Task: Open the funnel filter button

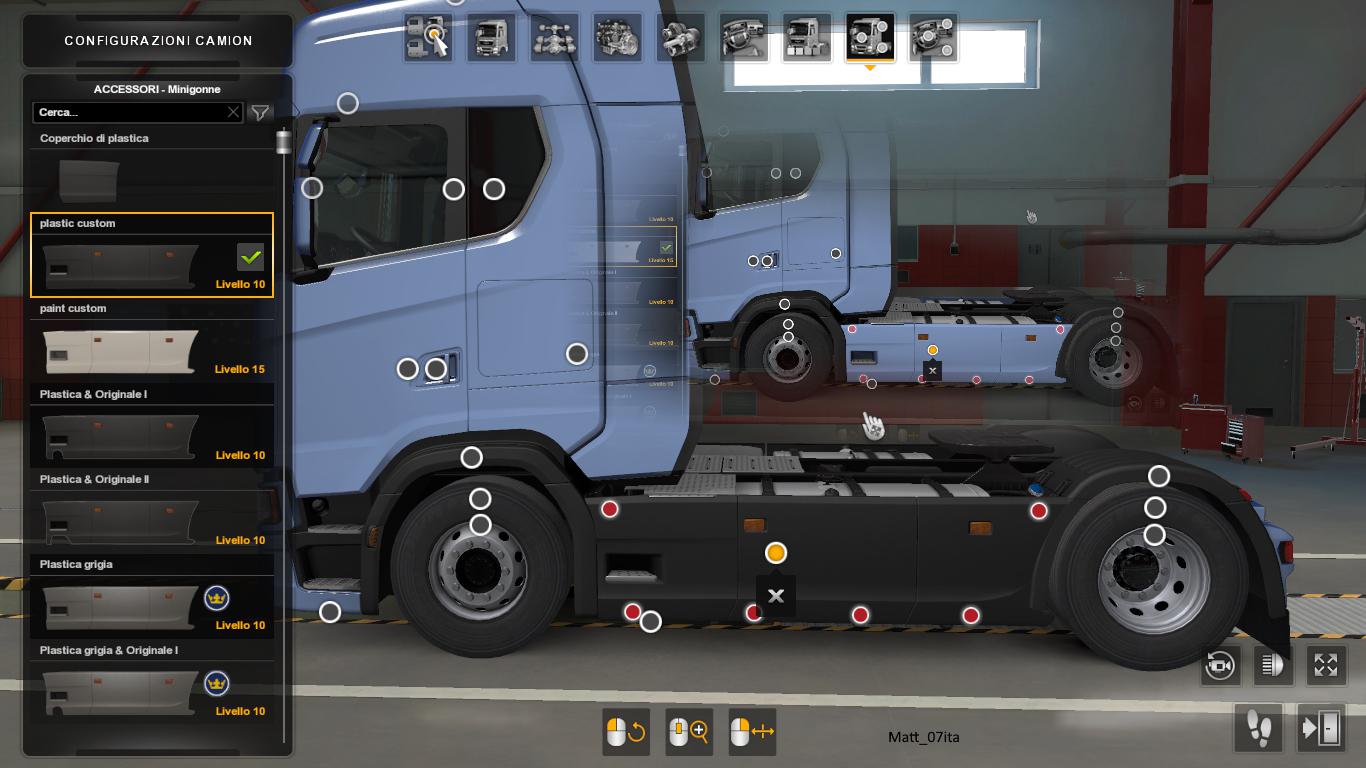Action: pos(260,113)
